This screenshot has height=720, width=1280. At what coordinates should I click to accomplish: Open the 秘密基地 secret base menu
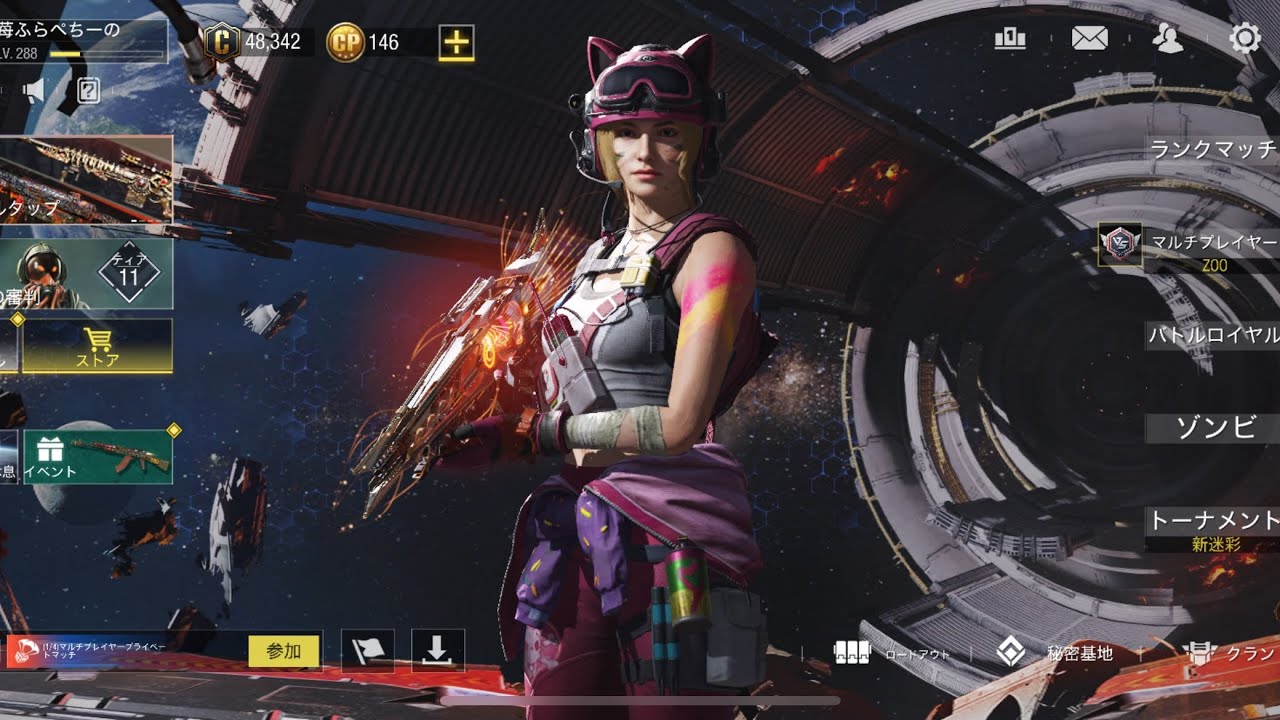(1055, 654)
